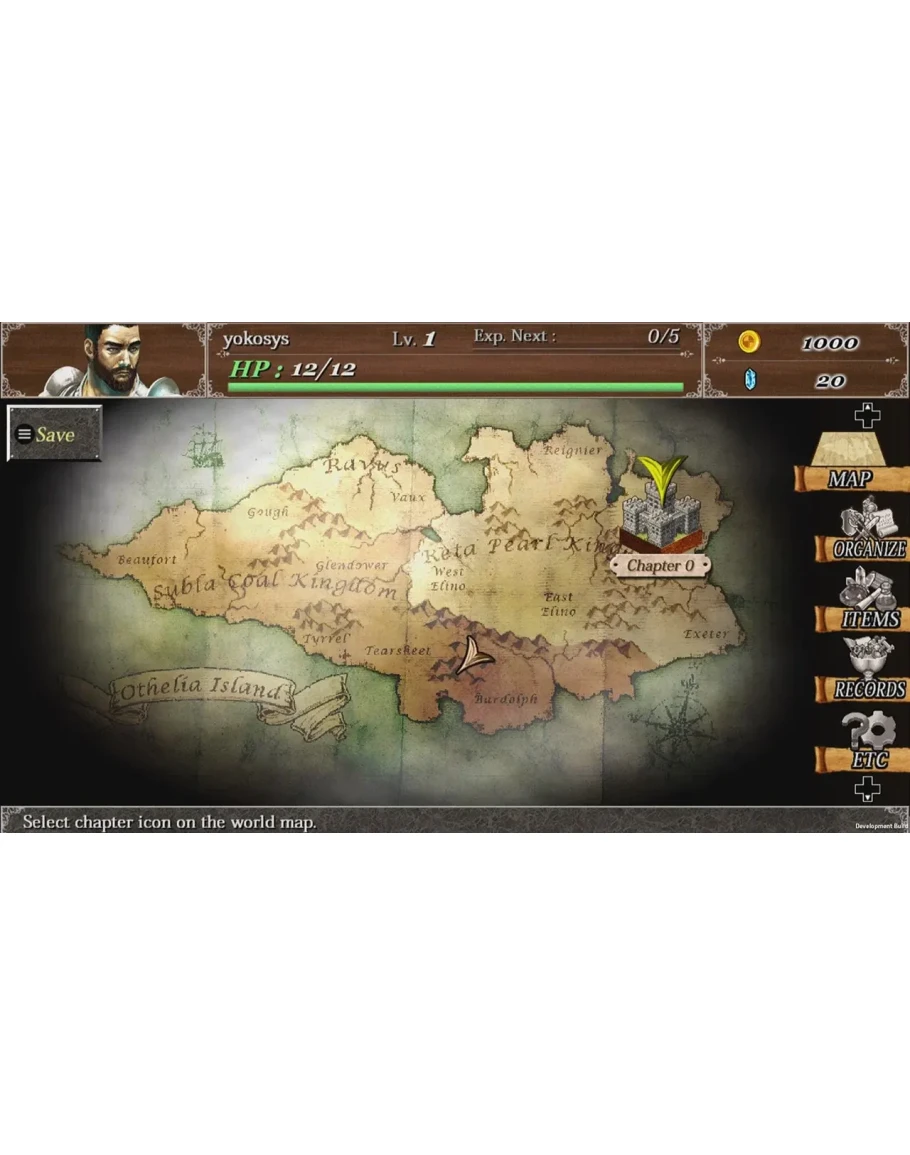This screenshot has width=910, height=1155.
Task: Select the Chapter 0 castle icon
Action: [x=660, y=512]
